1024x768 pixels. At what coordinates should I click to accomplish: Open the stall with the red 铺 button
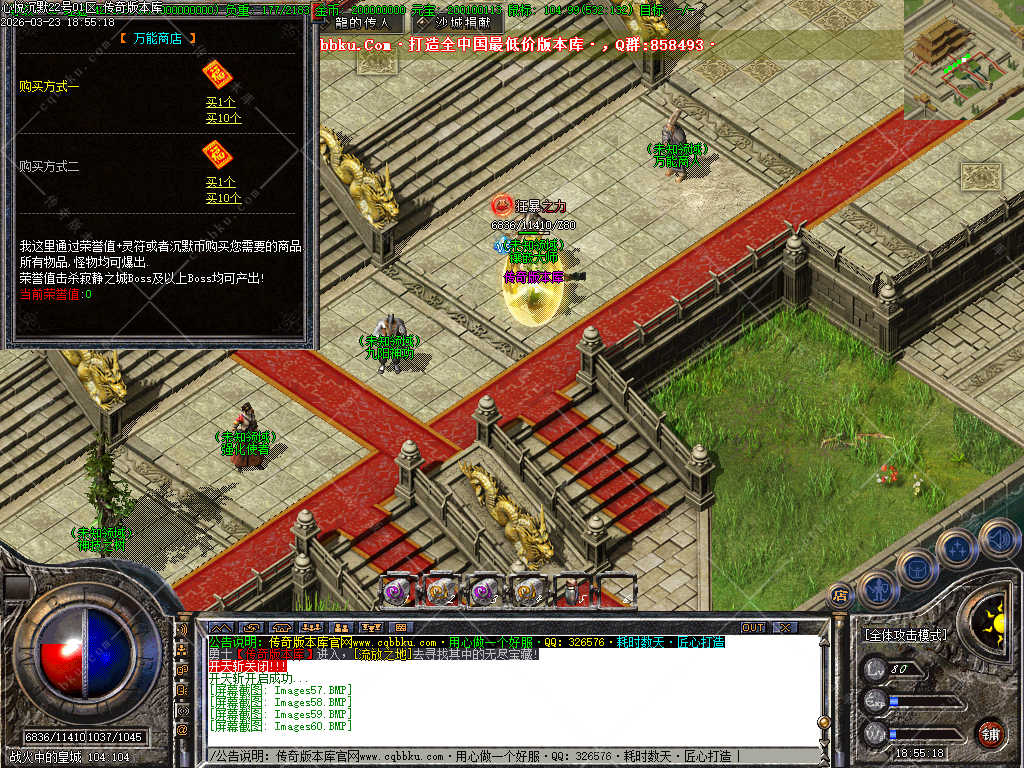[x=990, y=733]
